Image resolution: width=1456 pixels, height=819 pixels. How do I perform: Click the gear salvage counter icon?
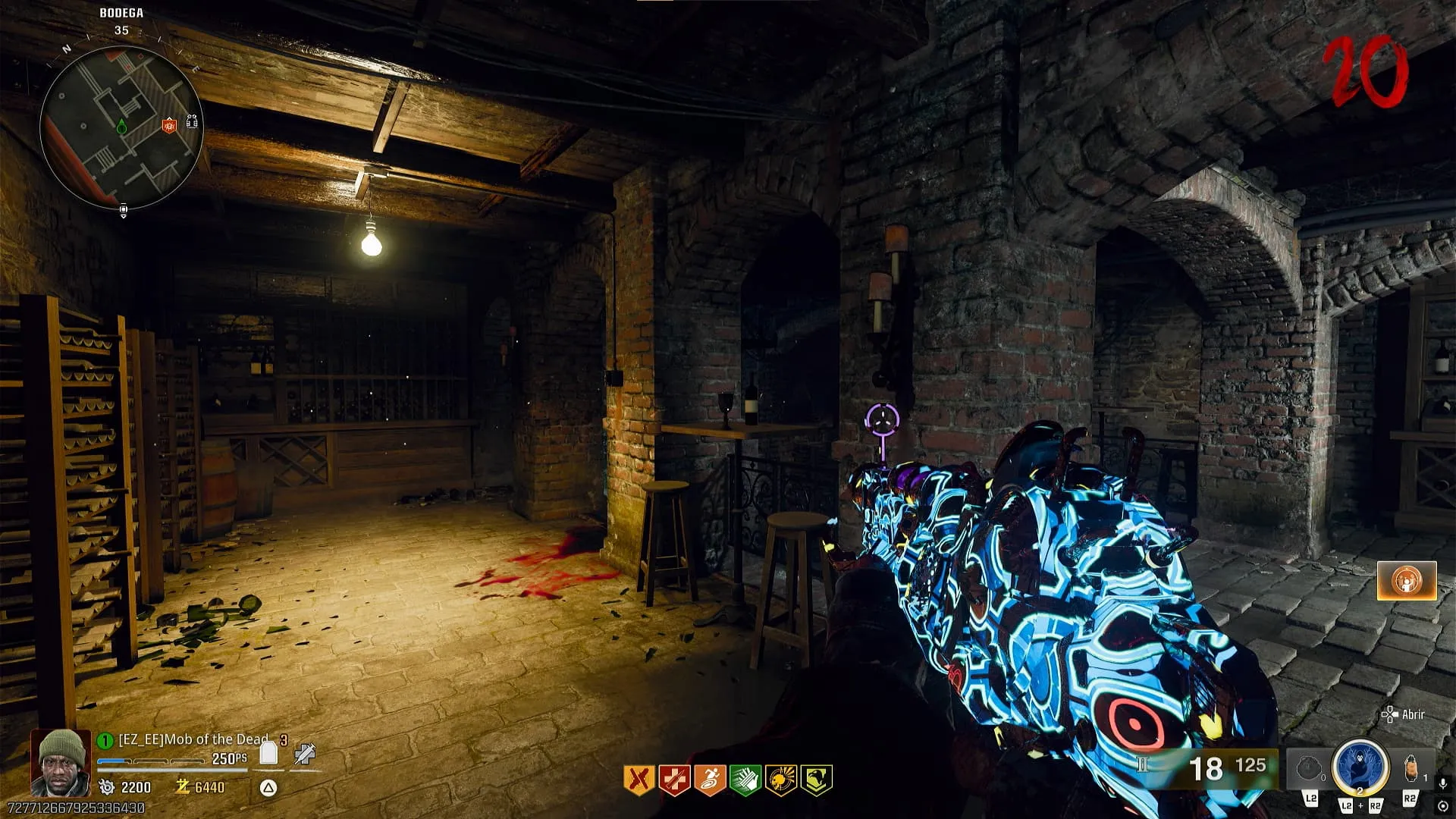point(107,787)
